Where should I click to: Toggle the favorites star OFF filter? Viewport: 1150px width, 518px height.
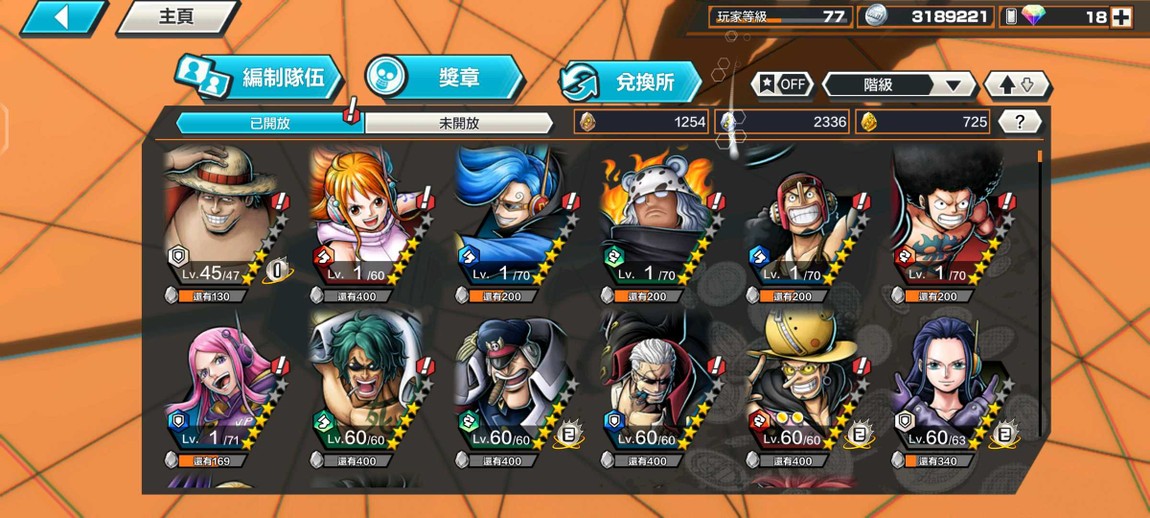tap(782, 85)
